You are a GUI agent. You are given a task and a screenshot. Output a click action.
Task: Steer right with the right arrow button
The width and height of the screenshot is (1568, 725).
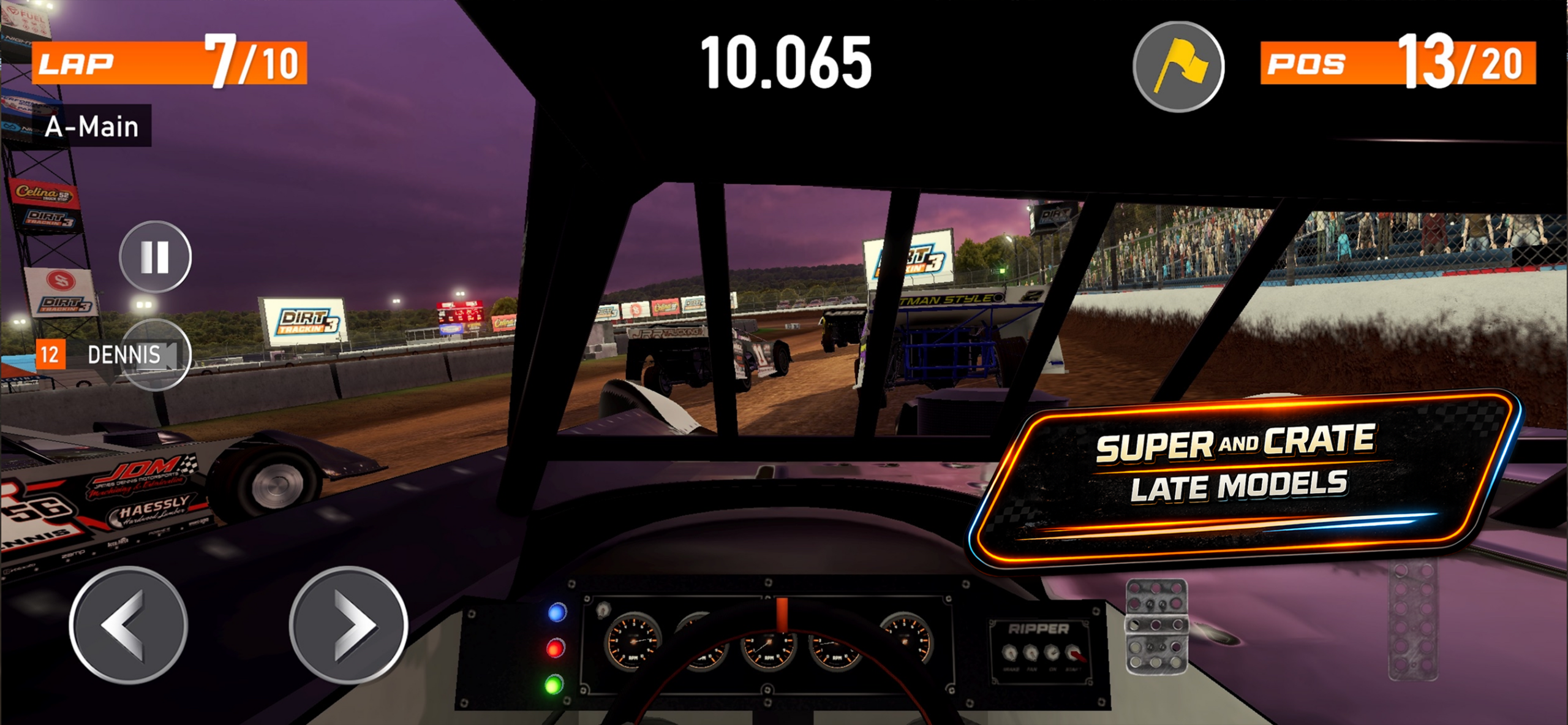pyautogui.click(x=349, y=624)
